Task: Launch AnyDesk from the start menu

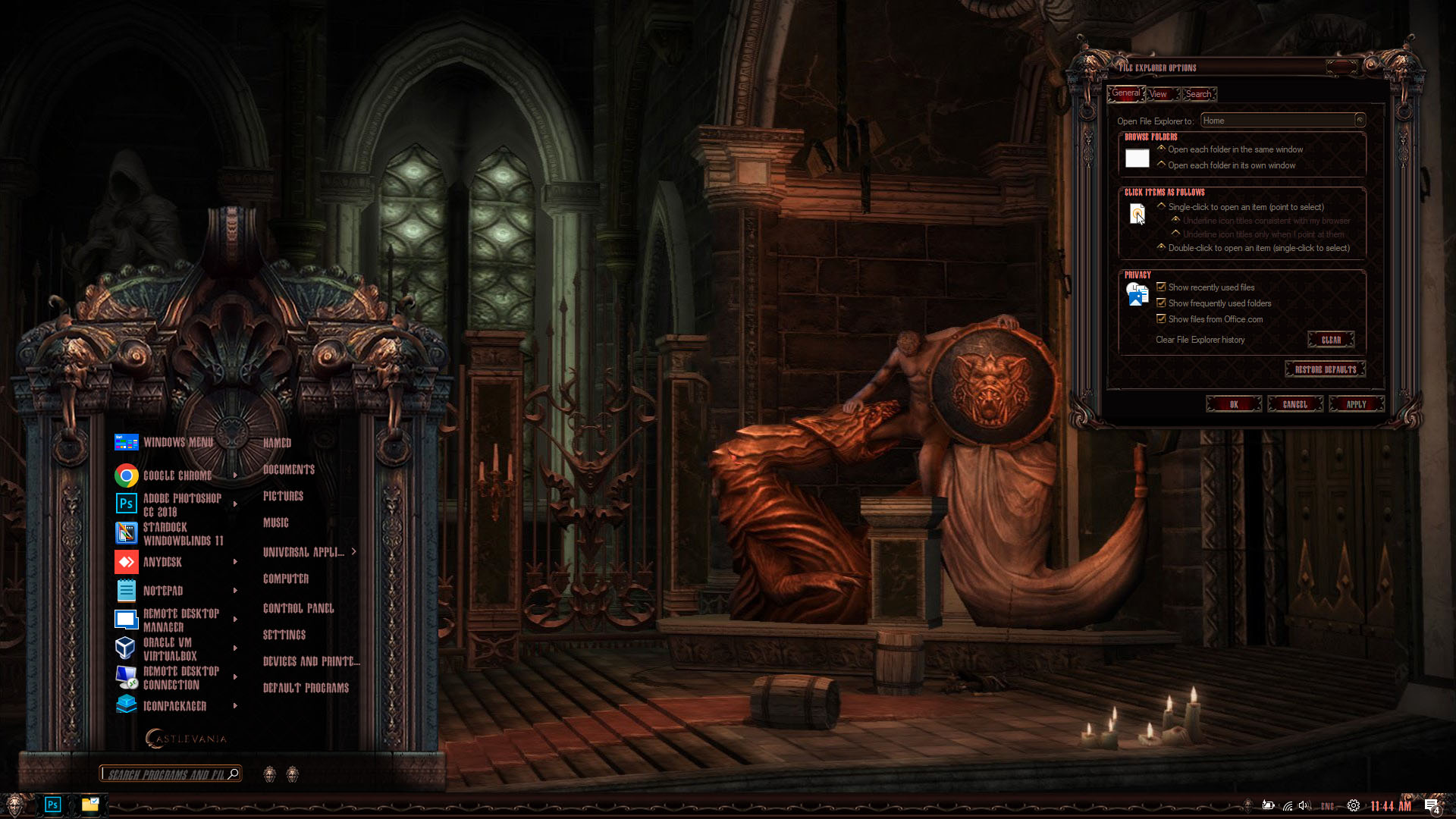Action: point(162,562)
